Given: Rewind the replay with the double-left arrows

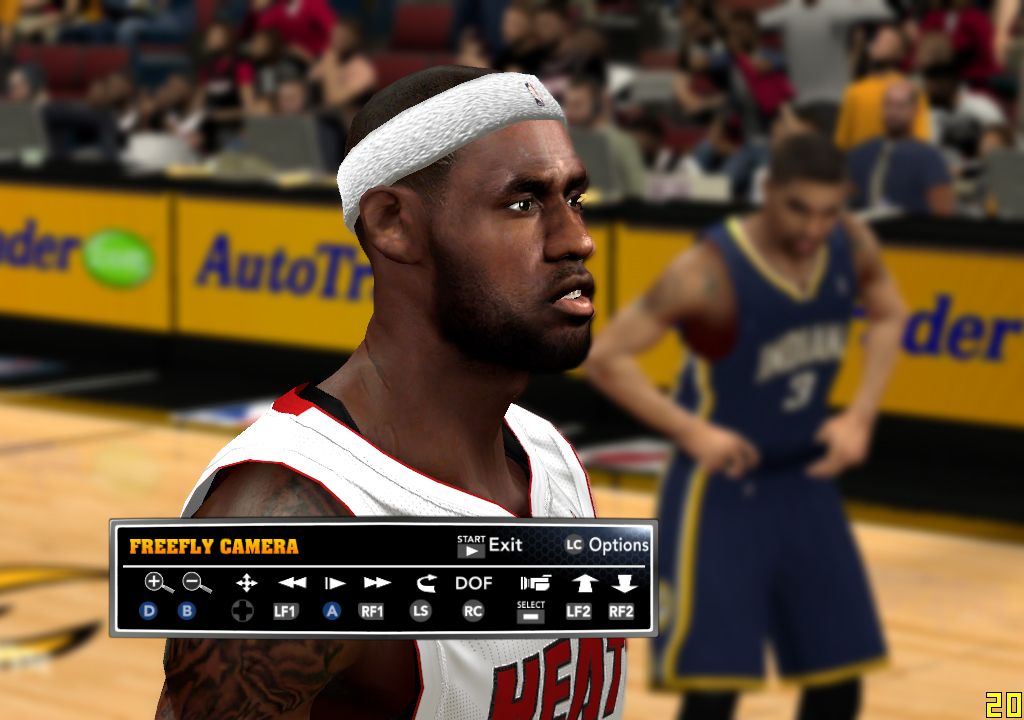Looking at the screenshot, I should pyautogui.click(x=292, y=582).
